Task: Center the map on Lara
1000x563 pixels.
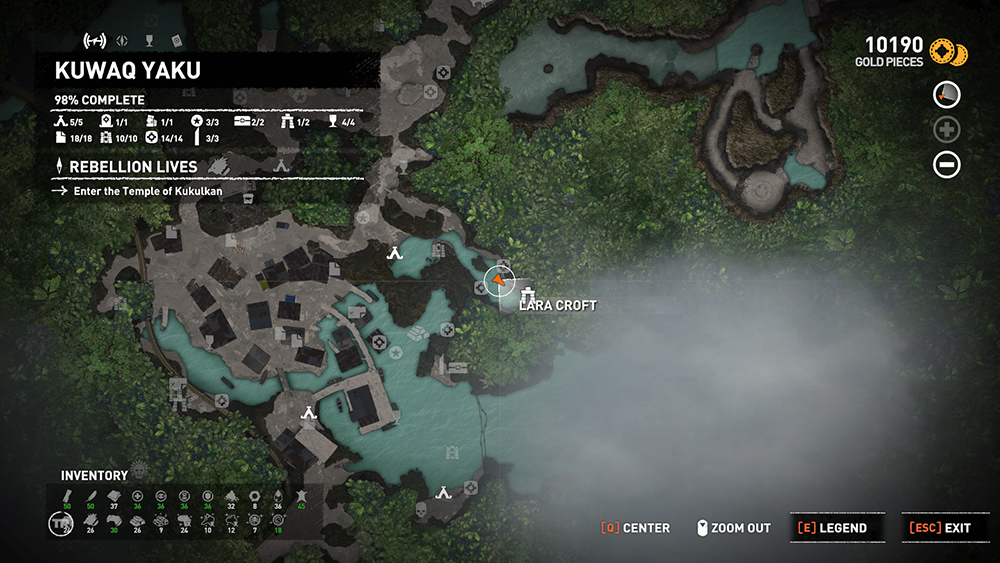Action: pos(635,528)
